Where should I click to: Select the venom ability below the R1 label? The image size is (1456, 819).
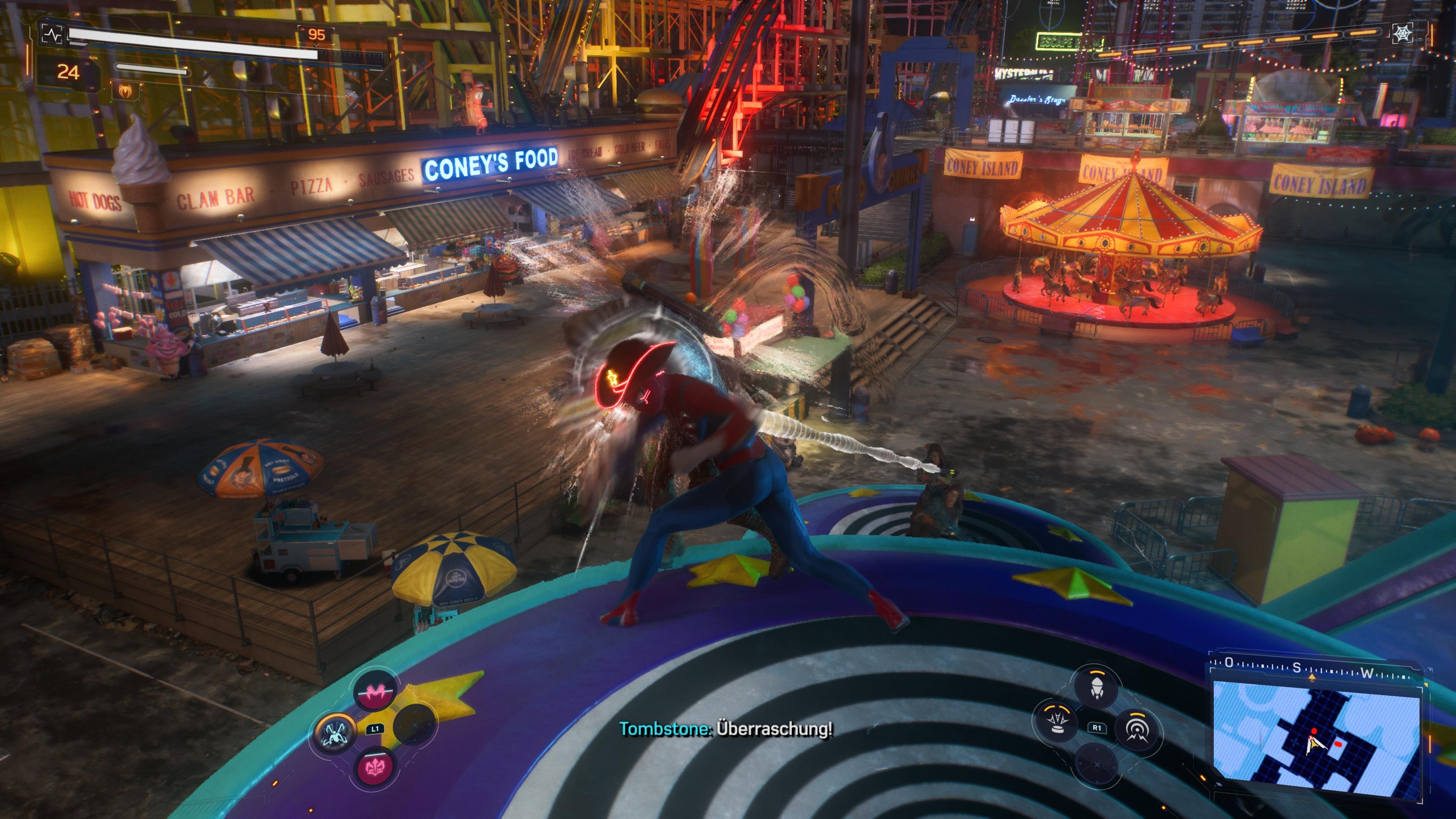coord(1097,765)
